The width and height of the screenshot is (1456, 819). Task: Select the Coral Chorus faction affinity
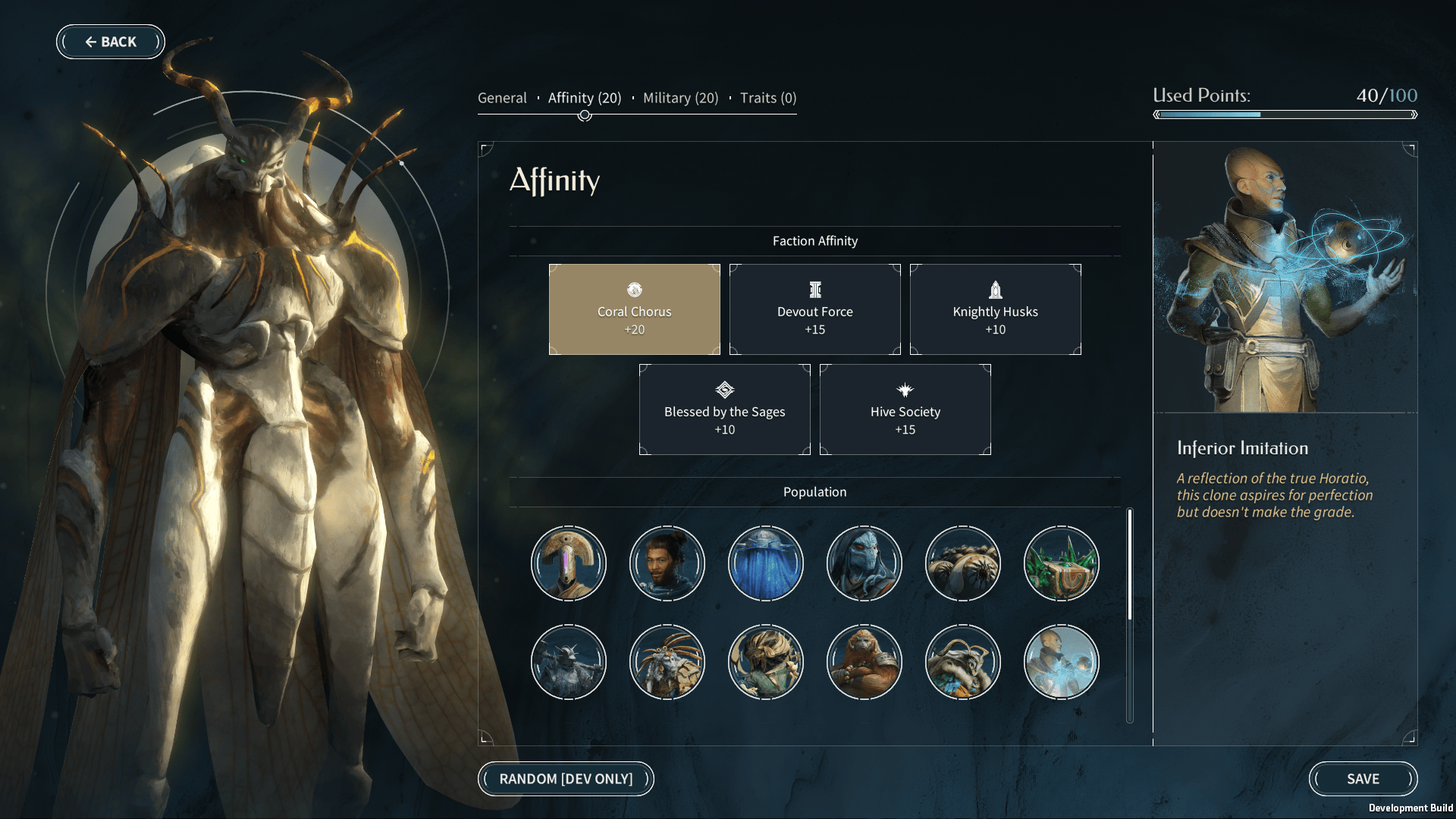point(634,309)
